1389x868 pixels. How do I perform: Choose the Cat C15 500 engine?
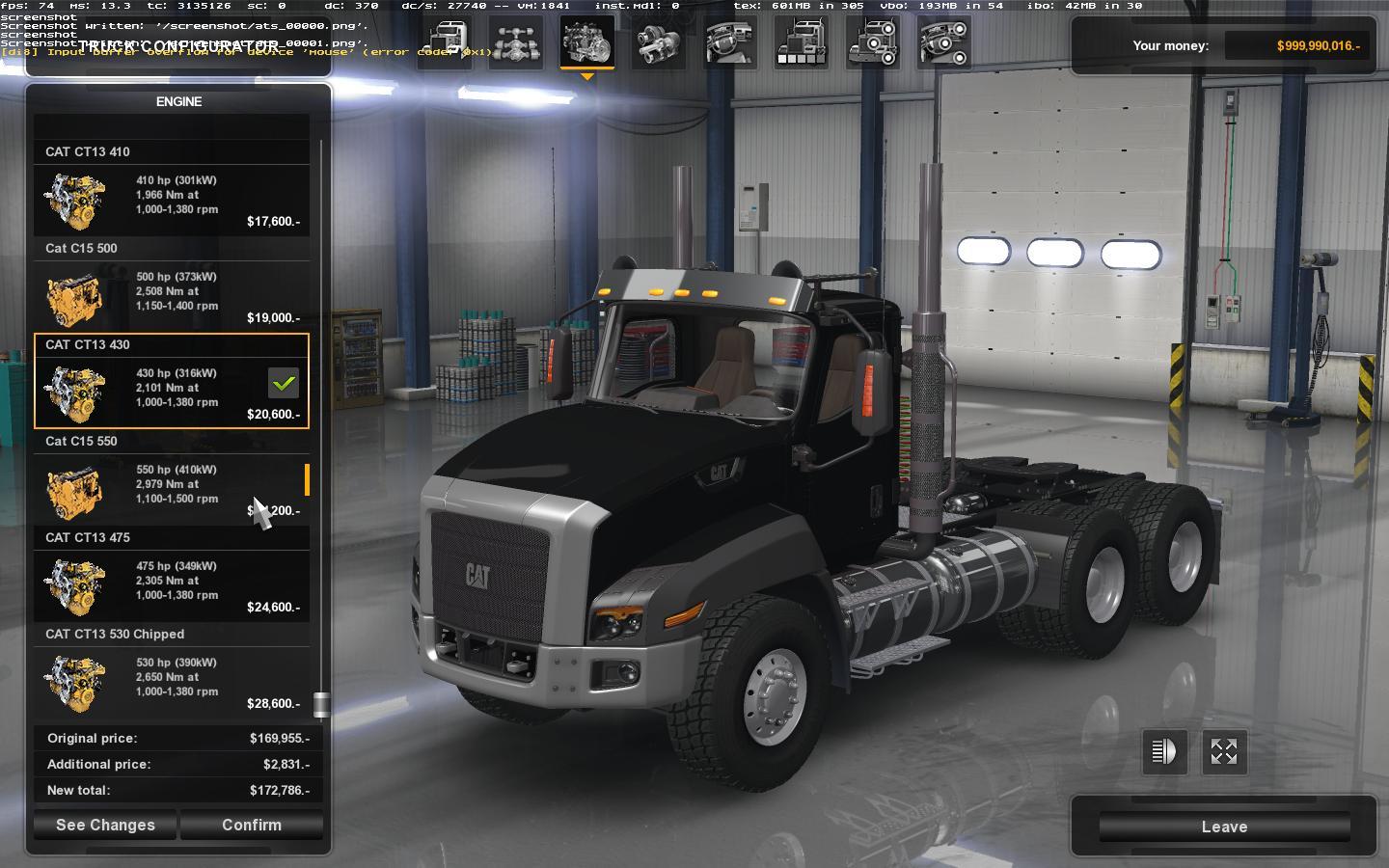(x=172, y=296)
